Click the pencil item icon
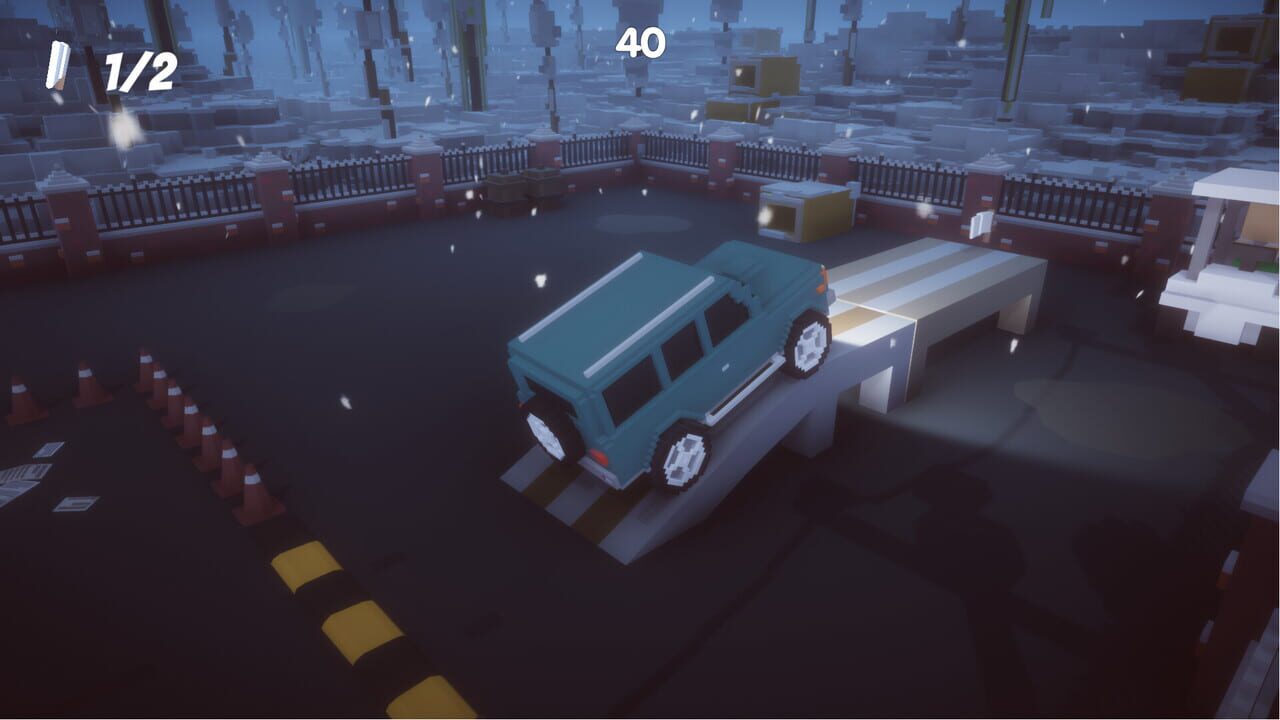The width and height of the screenshot is (1280, 720). [58, 66]
